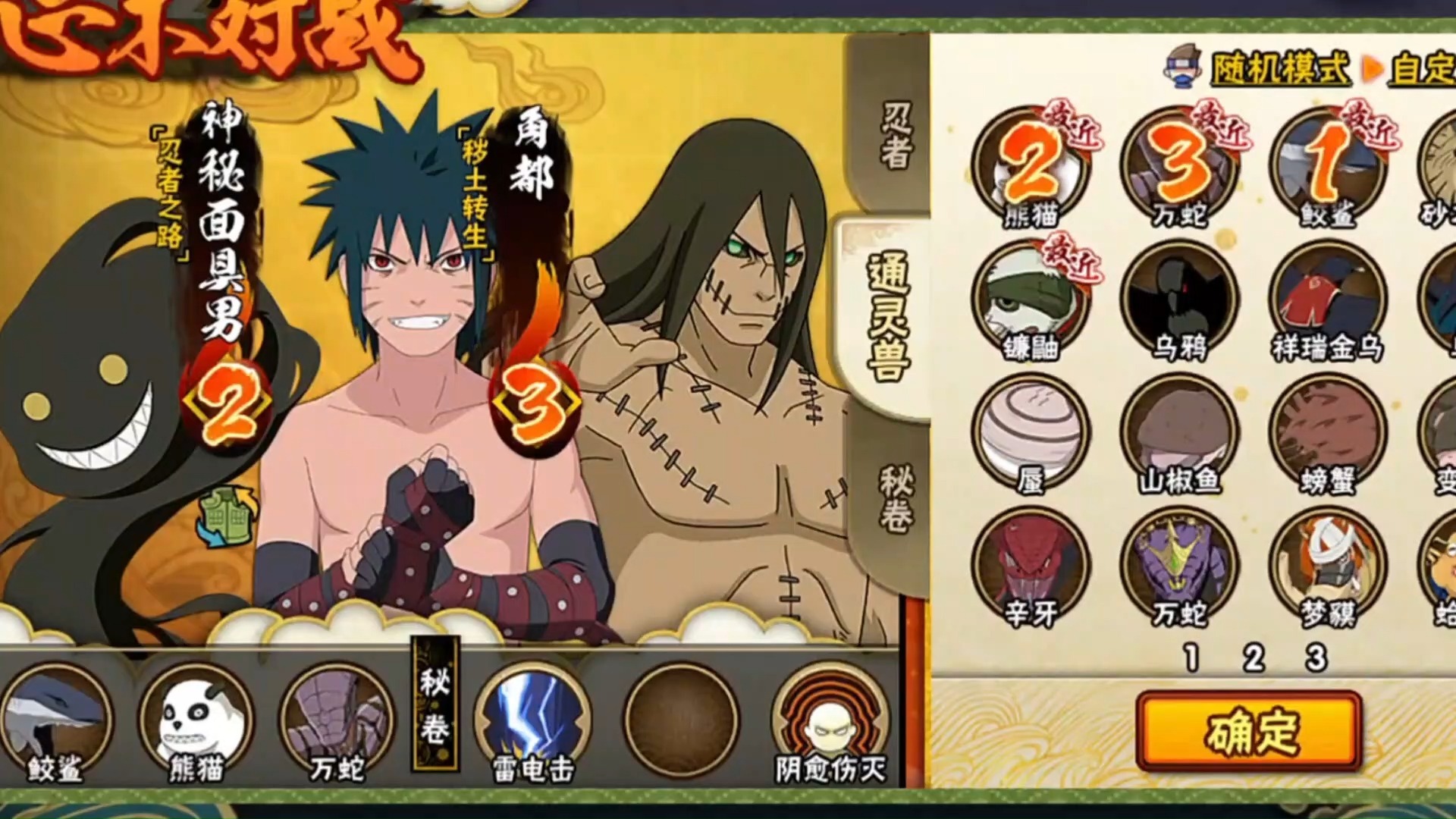Choose the 镰鼬 weasel summon
This screenshot has height=819, width=1456.
point(1030,300)
